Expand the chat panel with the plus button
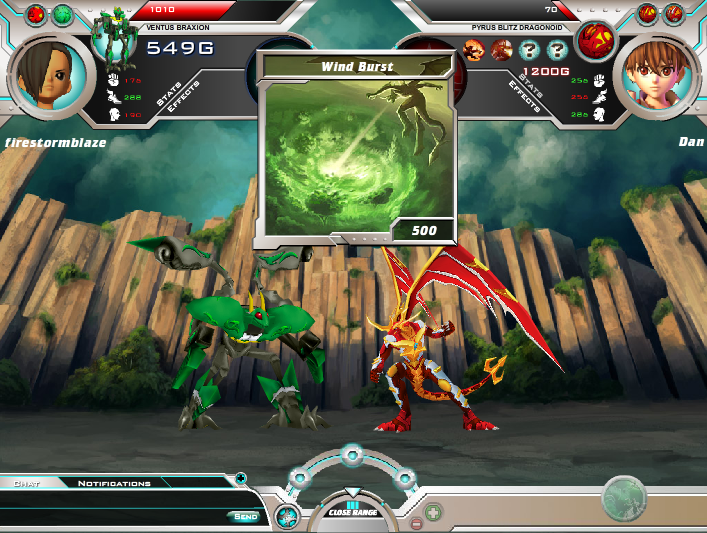The height and width of the screenshot is (533, 707). [x=240, y=479]
